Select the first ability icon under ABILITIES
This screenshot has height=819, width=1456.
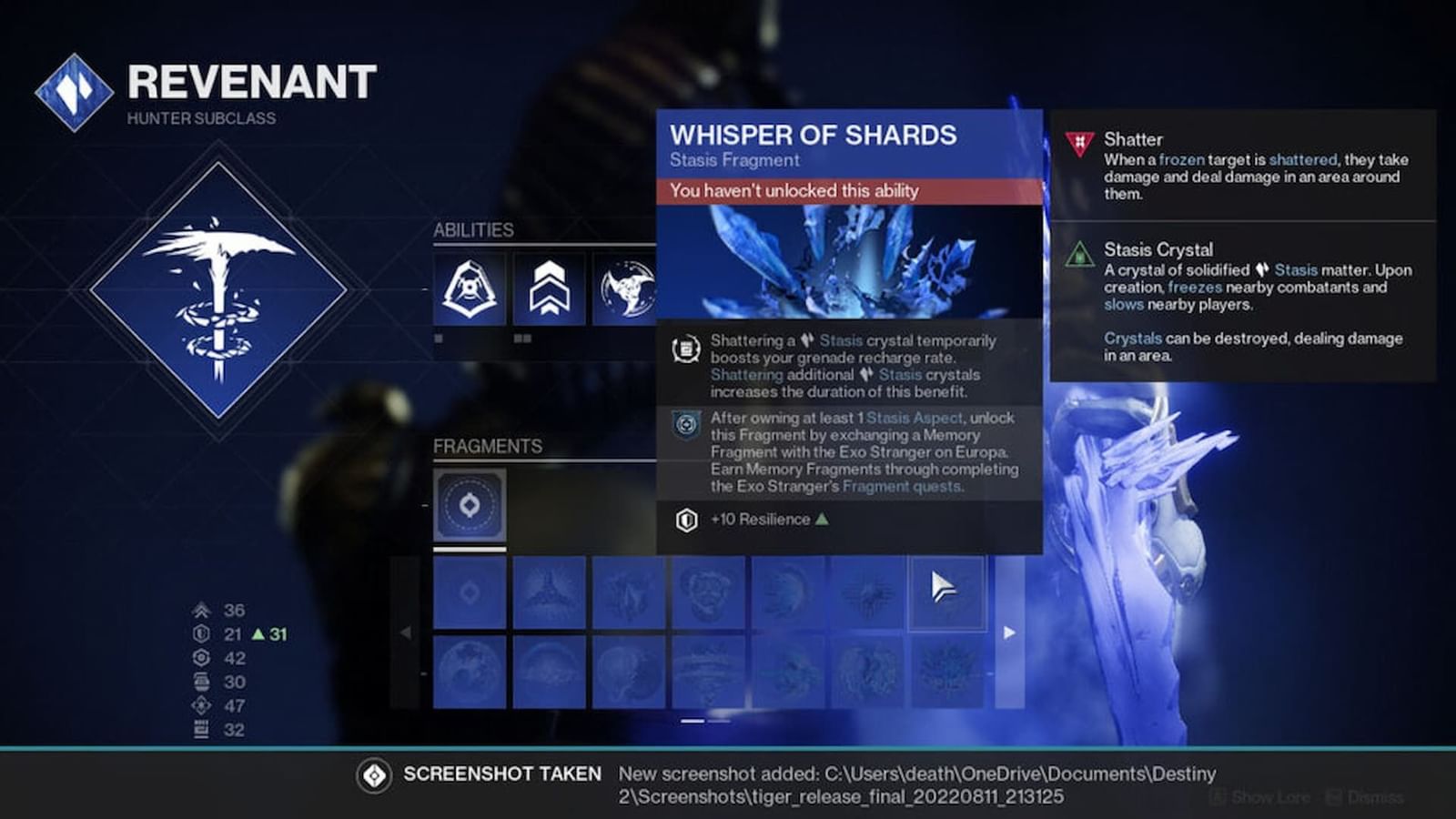pos(468,289)
